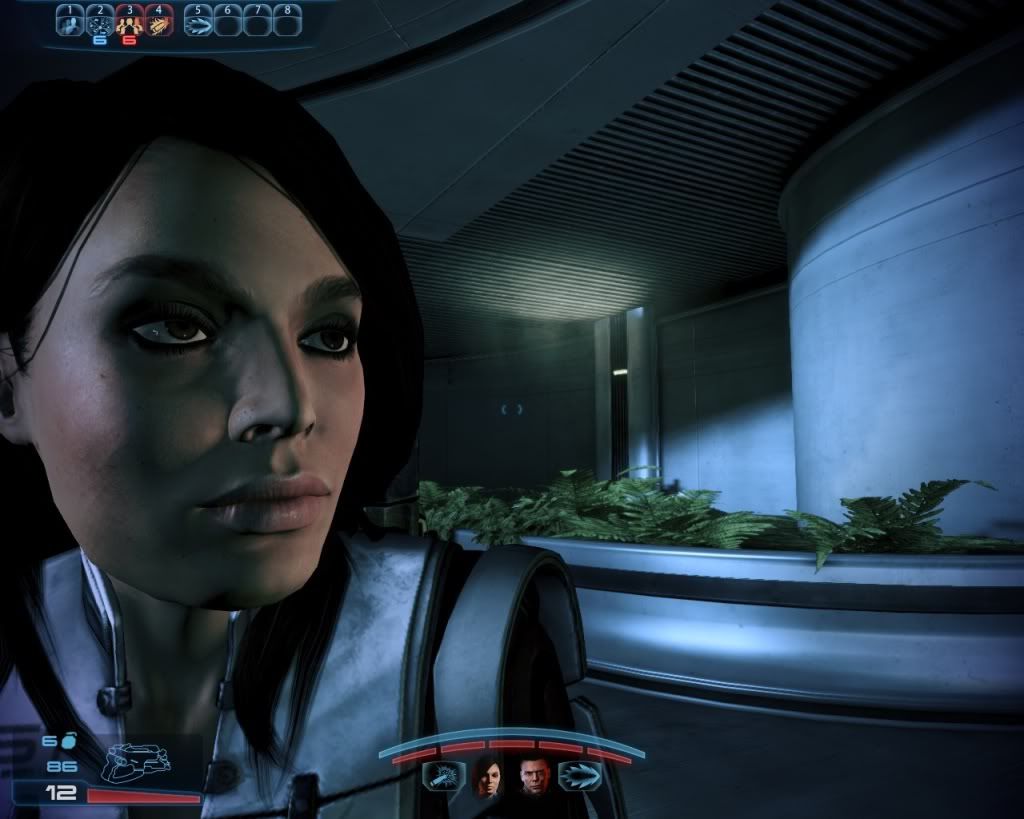Select the male squadmate portrait
The width and height of the screenshot is (1024, 819).
click(534, 777)
